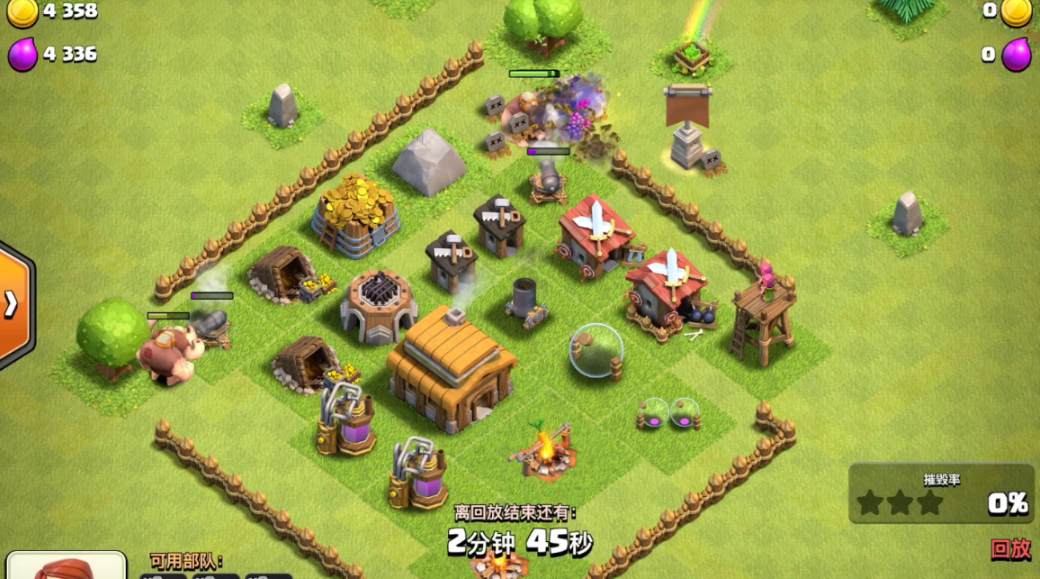This screenshot has width=1040, height=579.
Task: Expand the orange arrow side tab
Action: click(13, 304)
